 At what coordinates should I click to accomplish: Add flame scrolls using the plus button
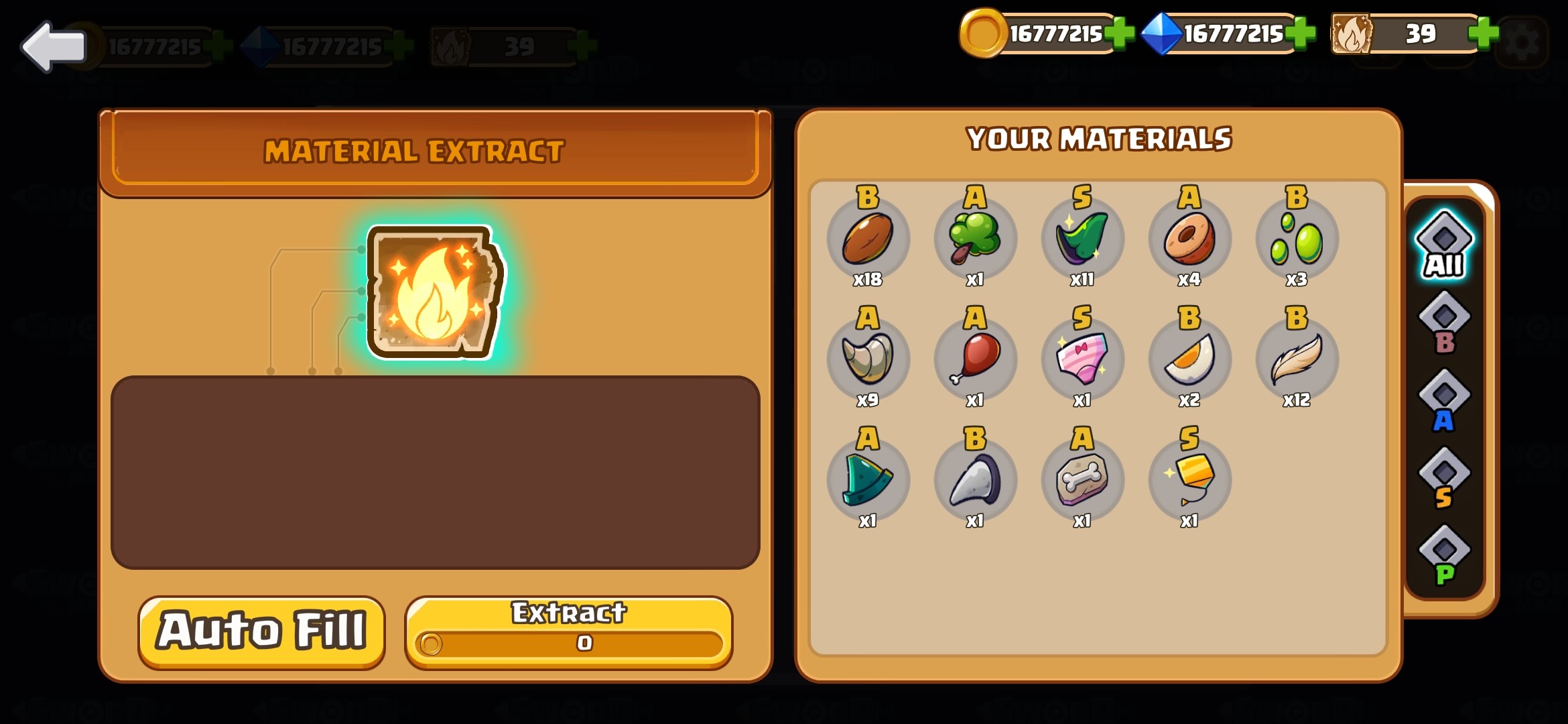[1482, 34]
